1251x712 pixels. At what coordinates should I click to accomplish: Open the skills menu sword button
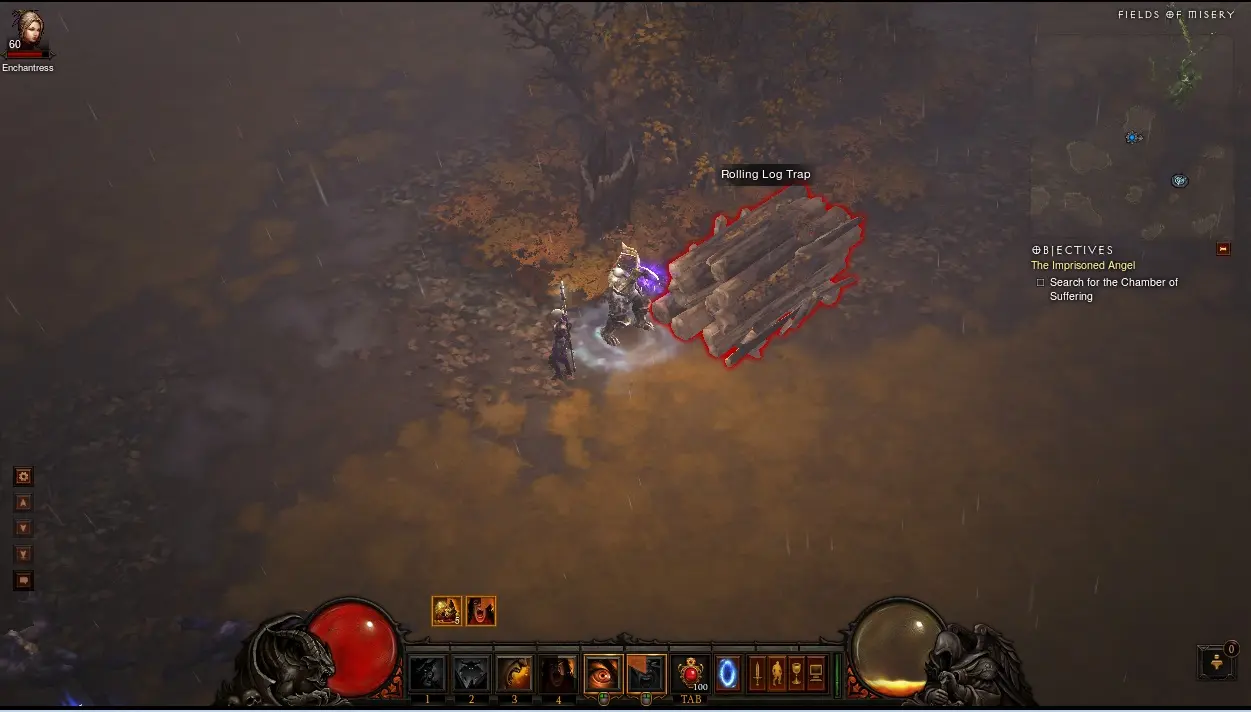[x=757, y=673]
